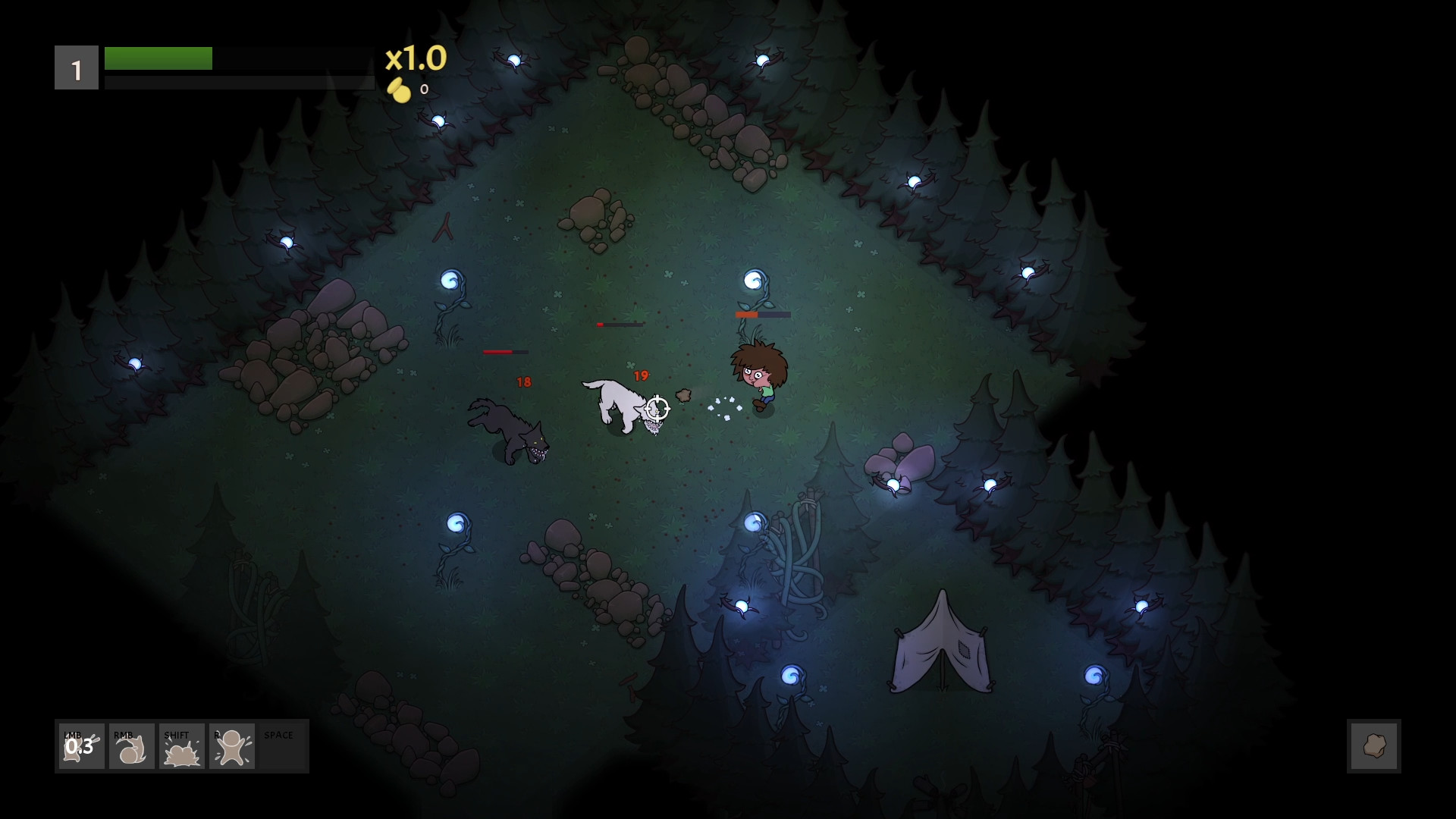Activate the RMB curled-roll ability icon
Screen dimensions: 1456x819
point(131,747)
